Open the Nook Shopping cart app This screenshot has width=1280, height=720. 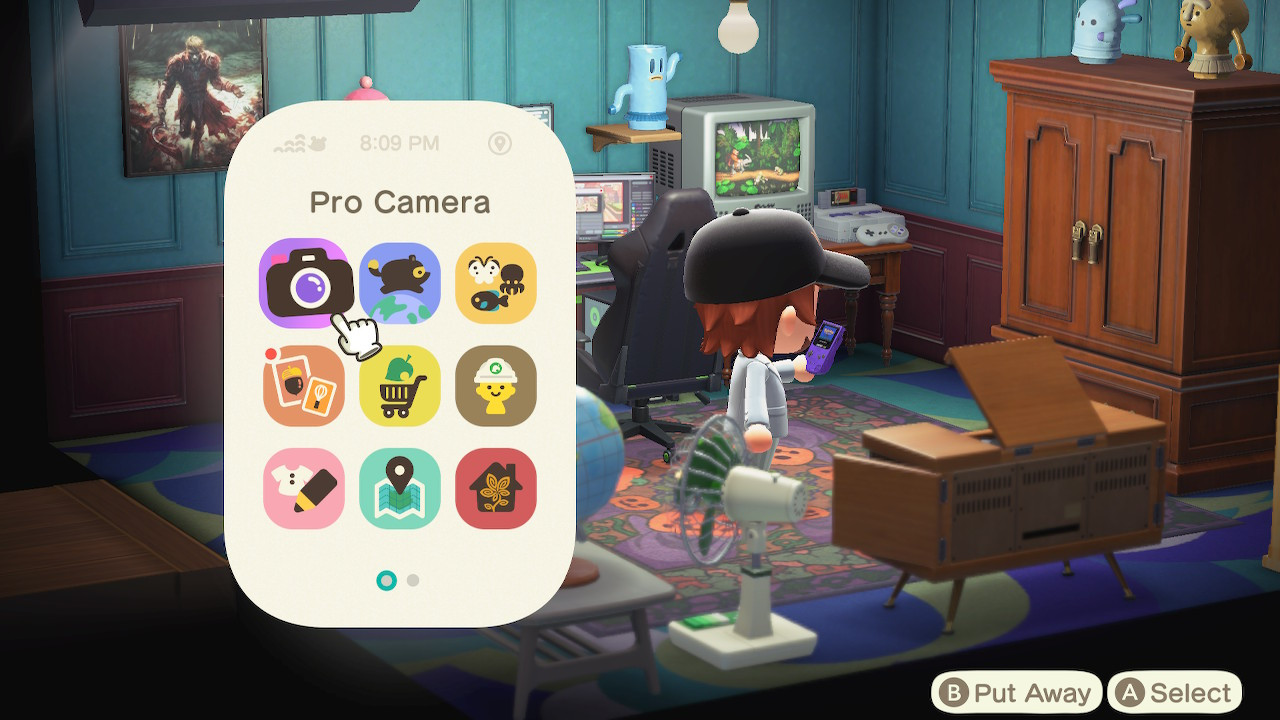tap(400, 386)
